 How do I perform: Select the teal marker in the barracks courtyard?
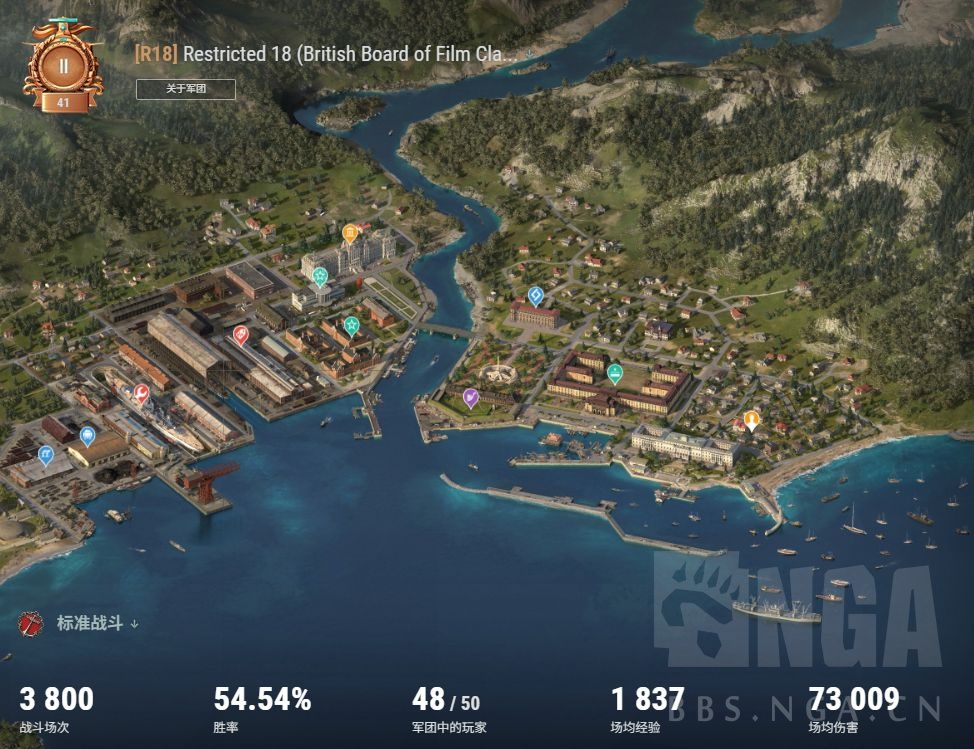[615, 372]
